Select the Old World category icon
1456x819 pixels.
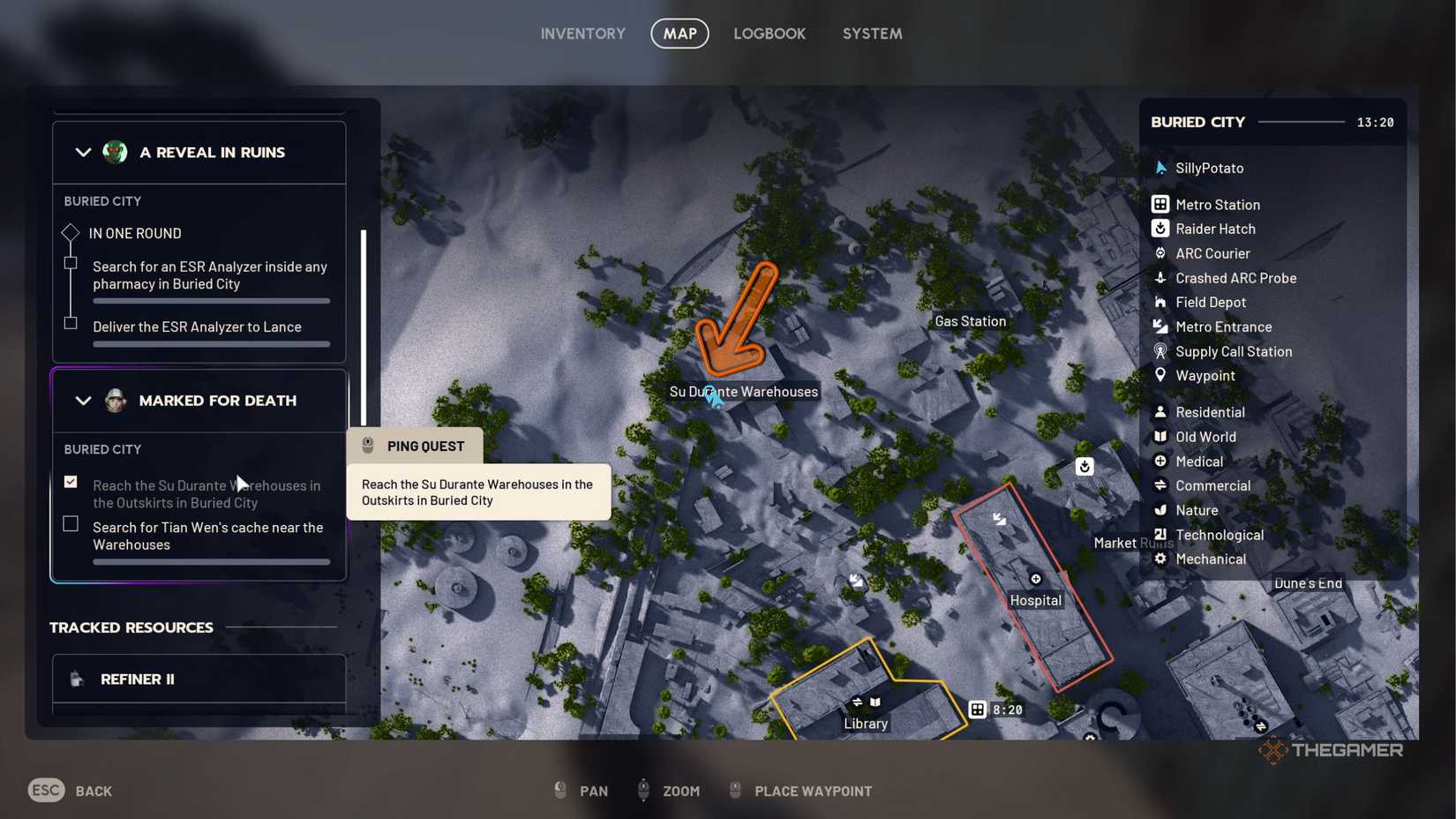(1161, 436)
